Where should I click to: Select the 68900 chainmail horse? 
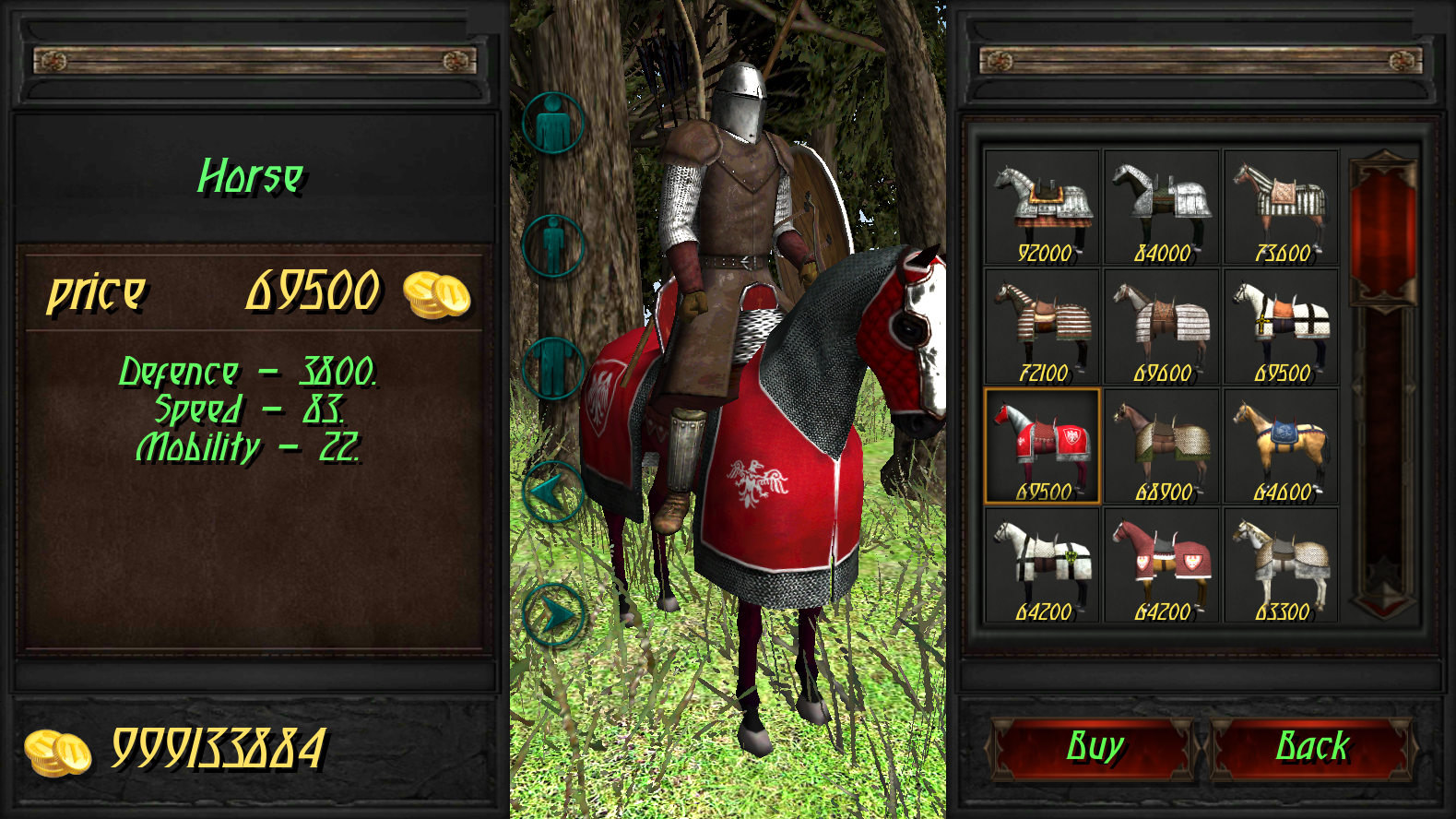(1162, 445)
